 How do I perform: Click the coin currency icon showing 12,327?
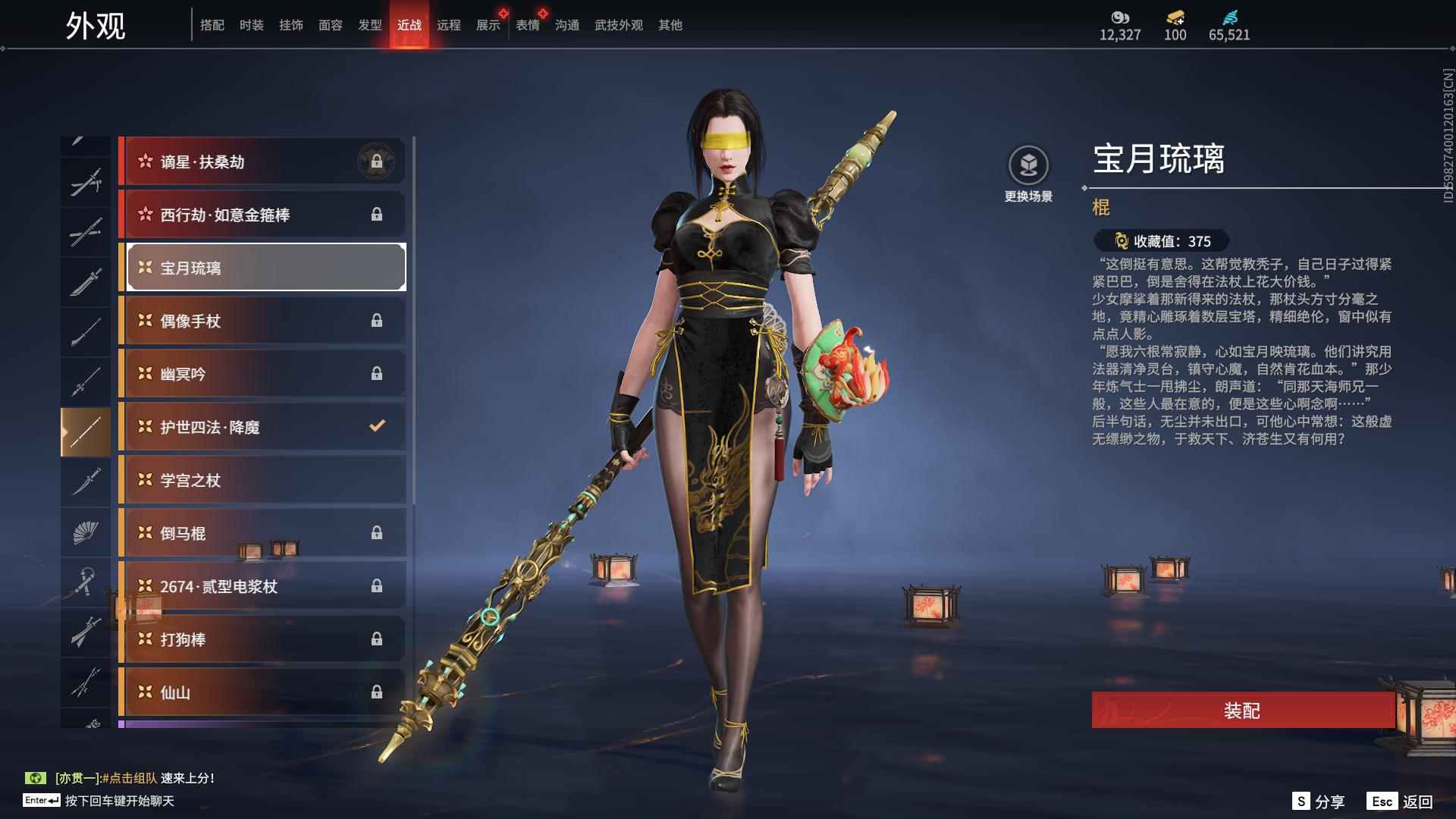coord(1120,19)
